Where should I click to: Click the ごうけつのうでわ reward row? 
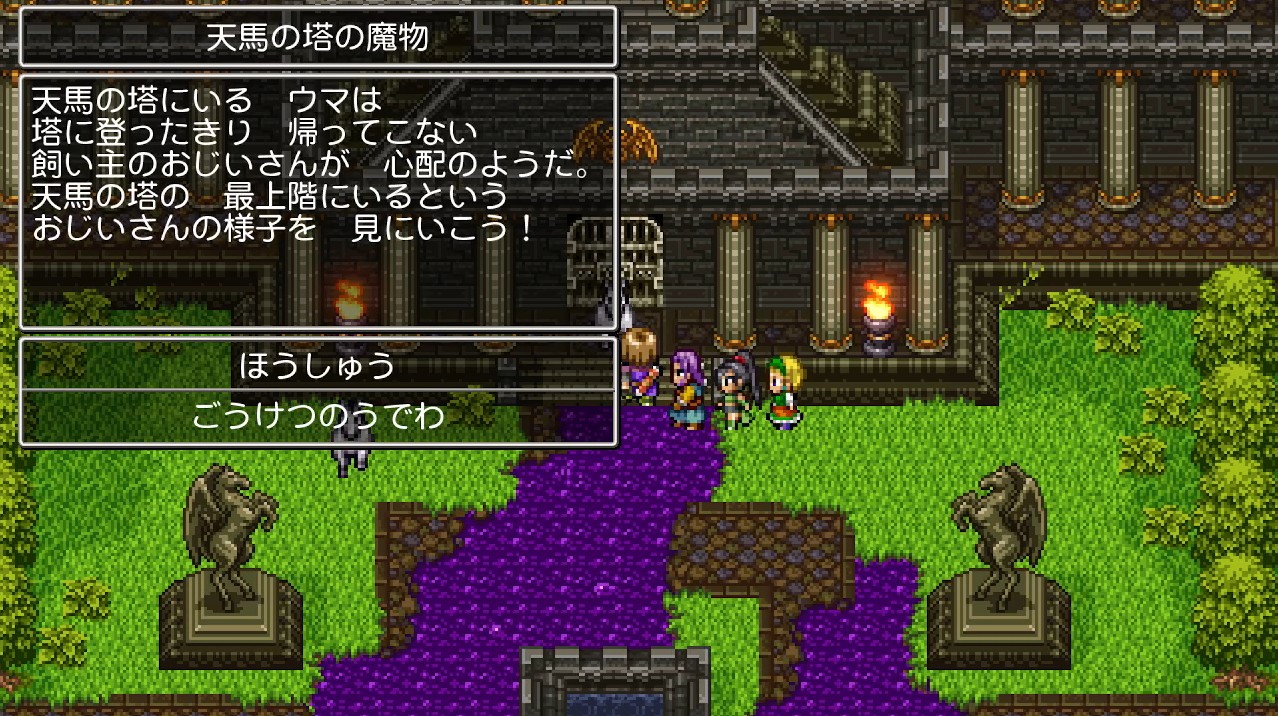(318, 417)
